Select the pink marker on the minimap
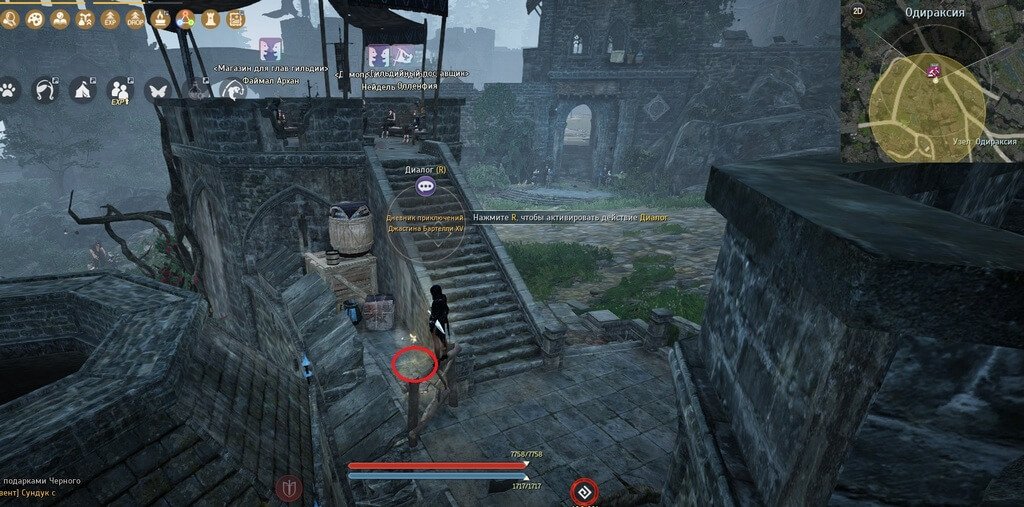Image resolution: width=1024 pixels, height=507 pixels. [935, 70]
